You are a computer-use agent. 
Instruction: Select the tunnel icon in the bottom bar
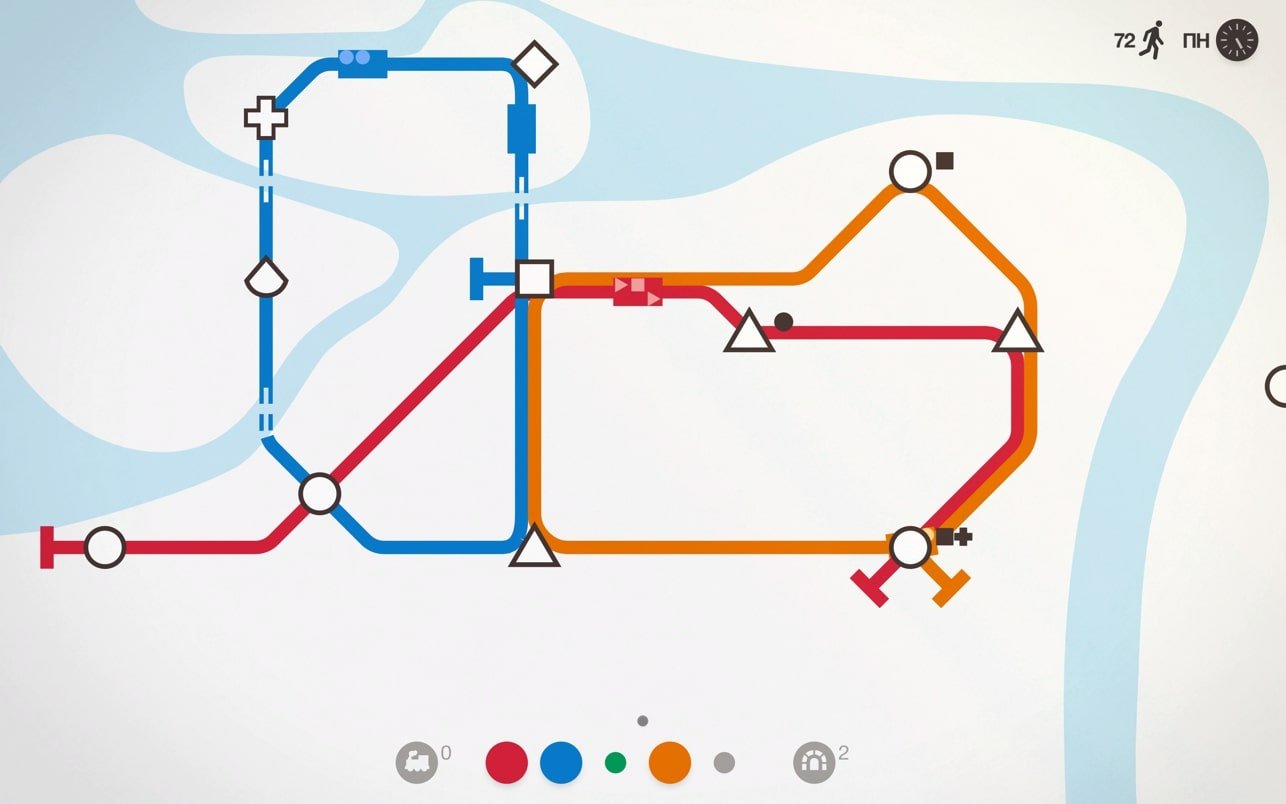click(814, 763)
